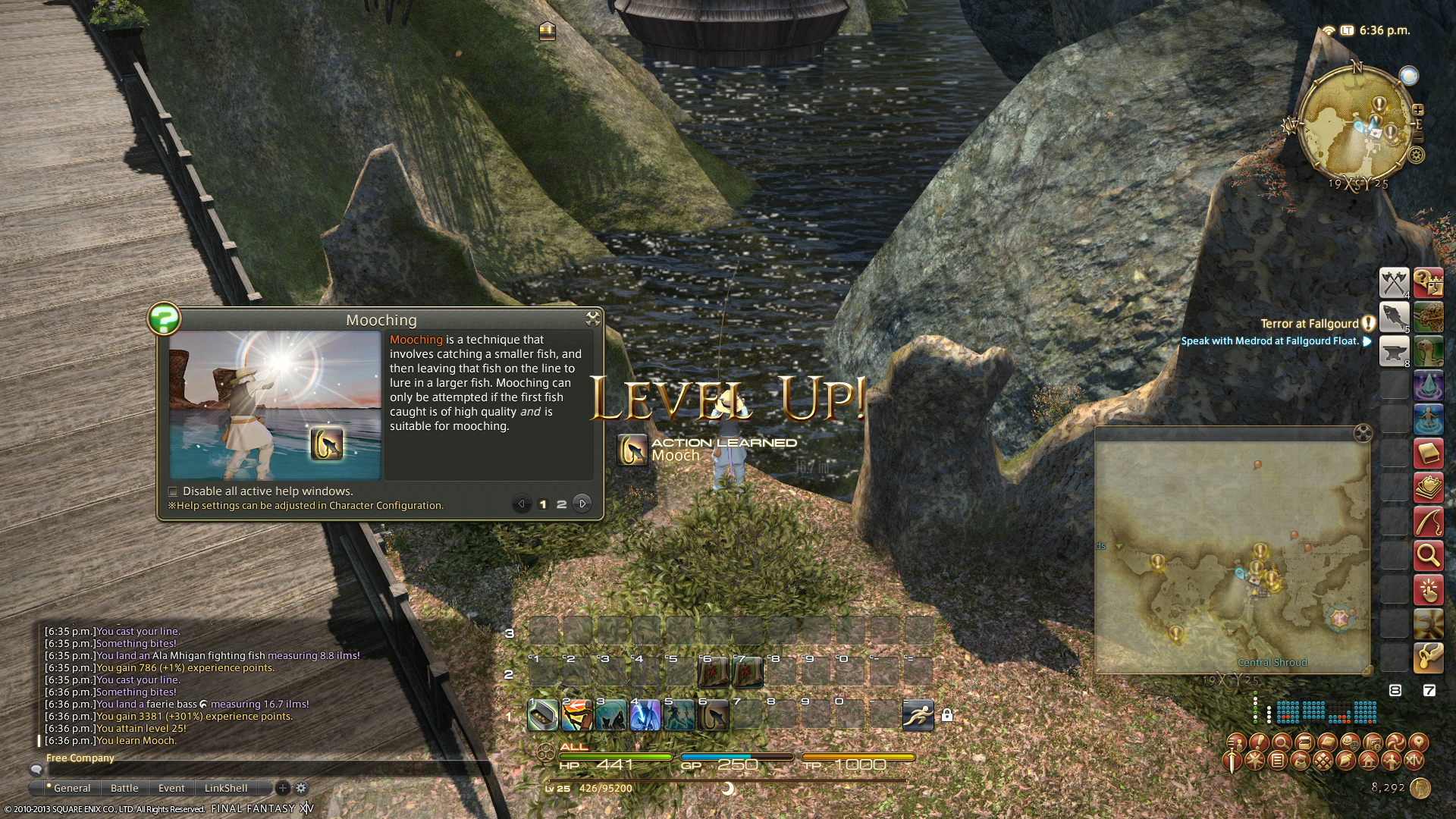Click the red book icon on side hotbar

(1428, 454)
